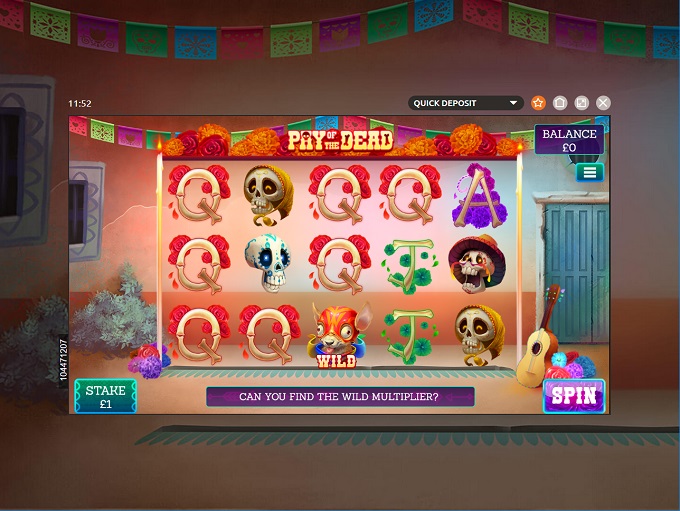Expand the Quick Deposit dropdown
Image resolution: width=680 pixels, height=511 pixels.
[467, 103]
